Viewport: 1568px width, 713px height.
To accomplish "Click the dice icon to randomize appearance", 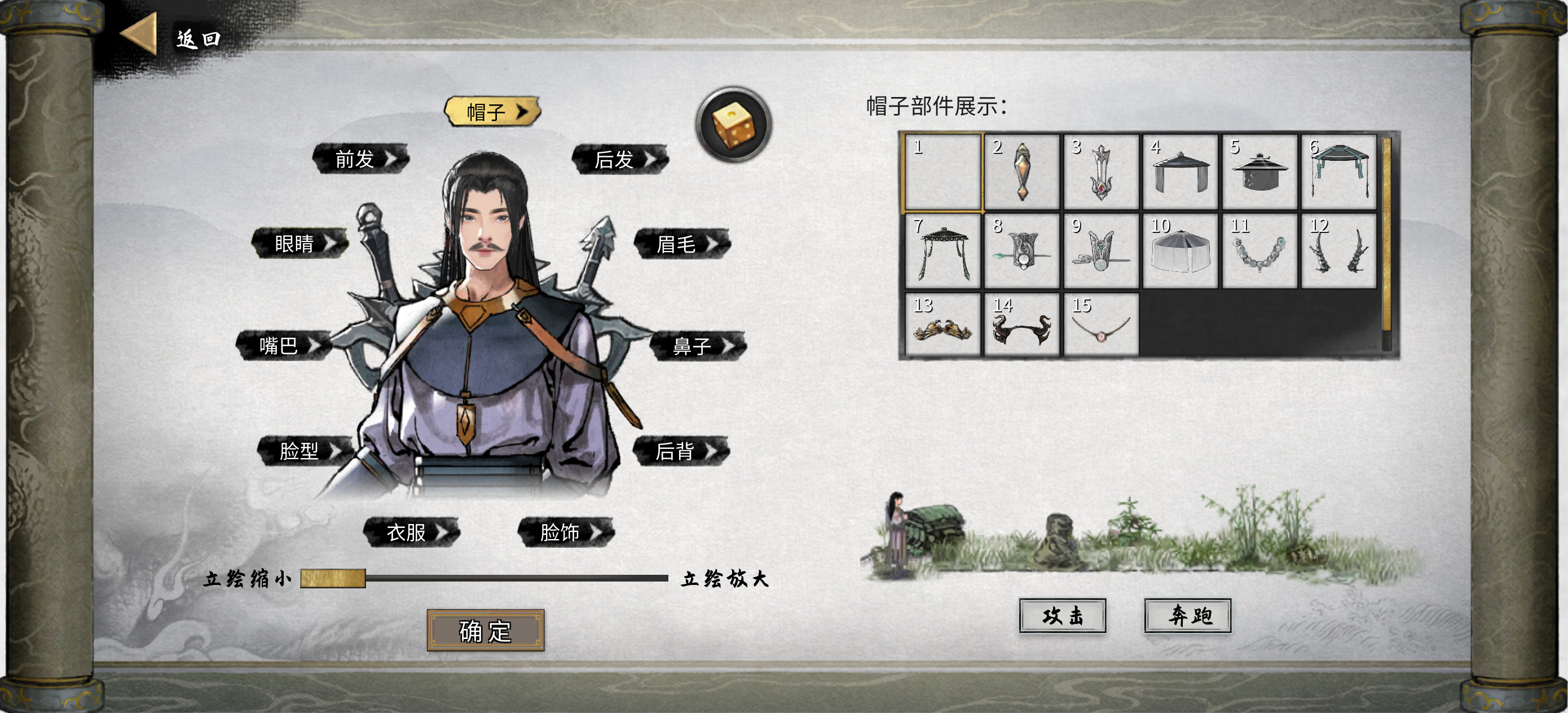I will [x=732, y=123].
